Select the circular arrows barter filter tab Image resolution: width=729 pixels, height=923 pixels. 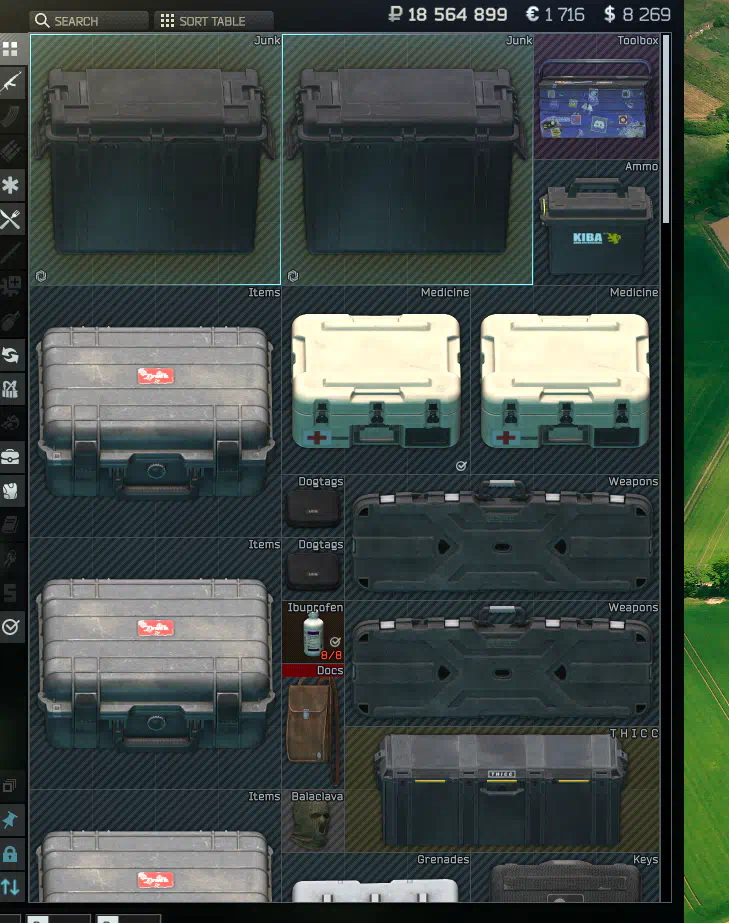click(11, 355)
